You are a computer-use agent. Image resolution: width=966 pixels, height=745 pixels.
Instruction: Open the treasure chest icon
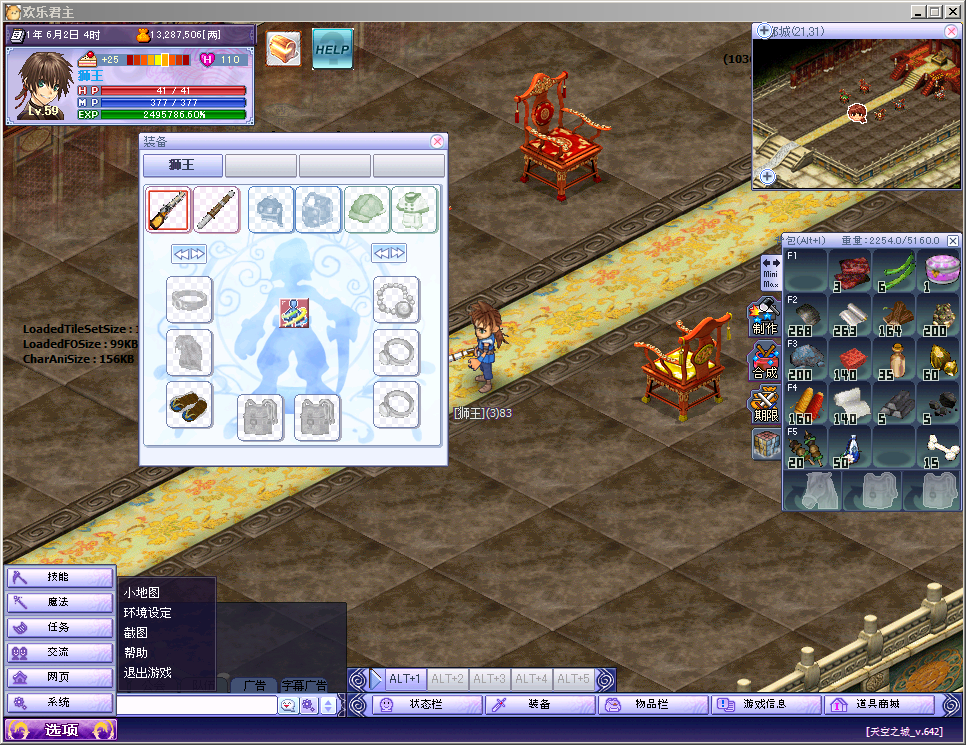pyautogui.click(x=284, y=48)
